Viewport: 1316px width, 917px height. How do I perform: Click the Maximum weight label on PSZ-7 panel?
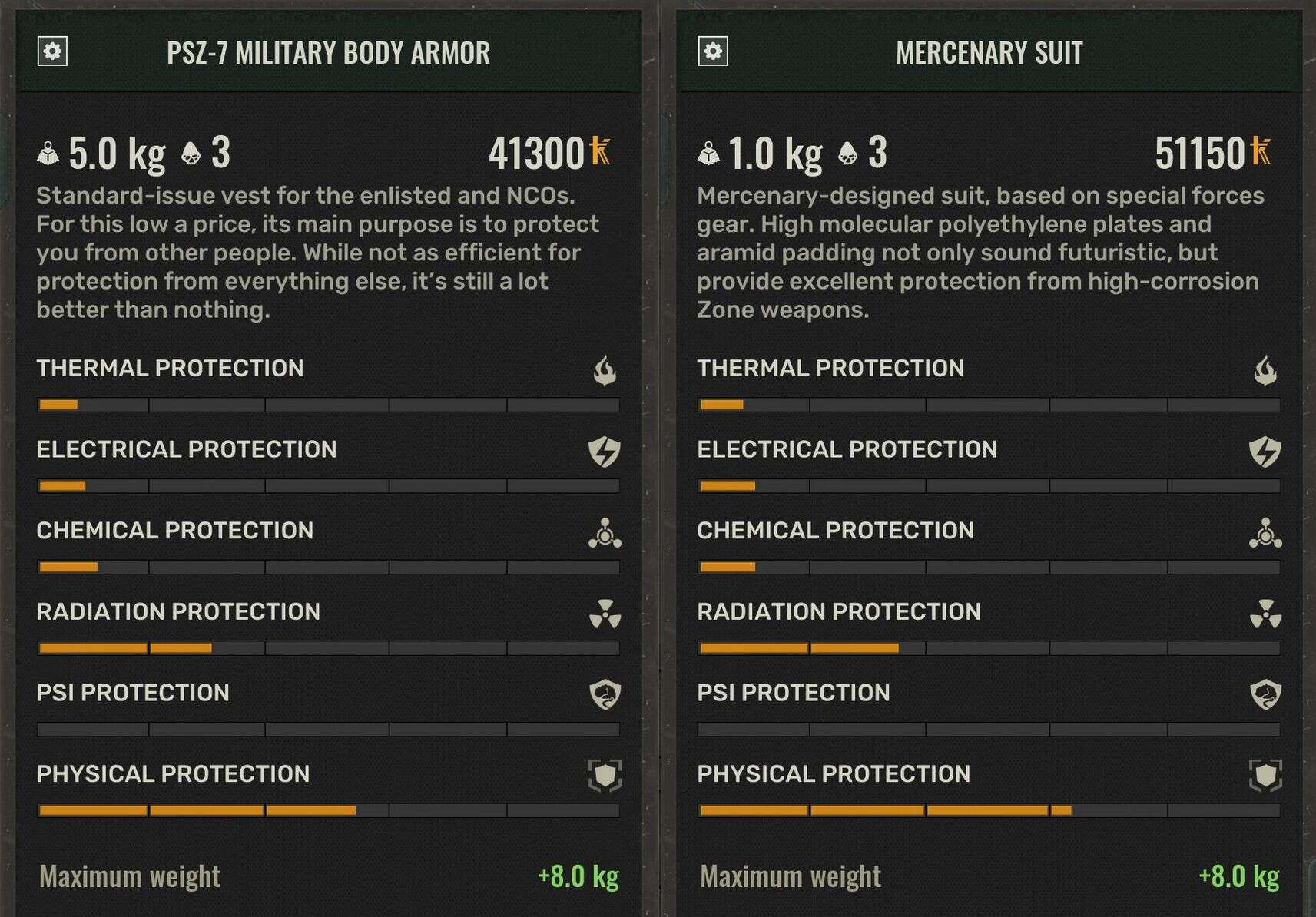click(x=131, y=875)
